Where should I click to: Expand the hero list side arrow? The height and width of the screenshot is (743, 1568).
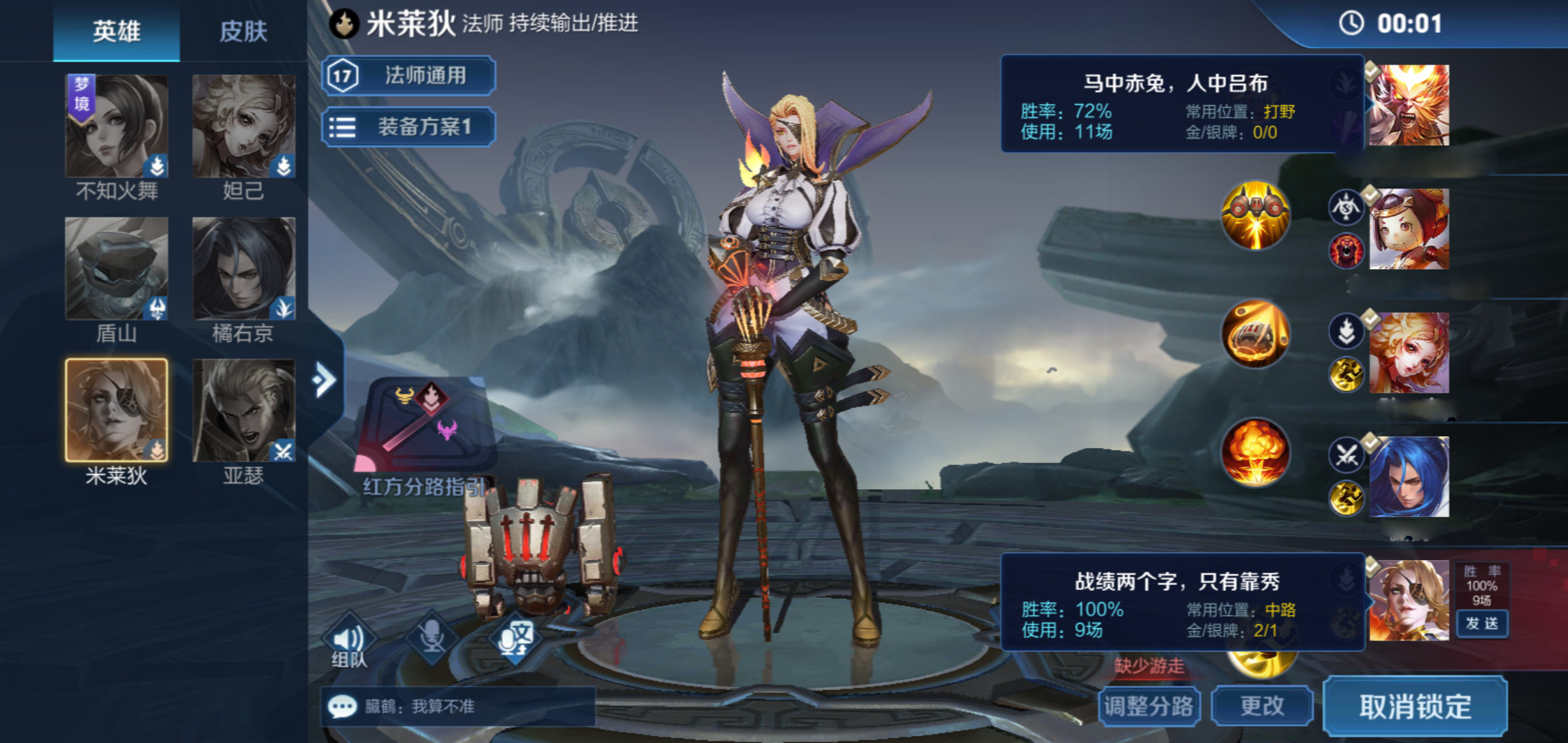324,379
